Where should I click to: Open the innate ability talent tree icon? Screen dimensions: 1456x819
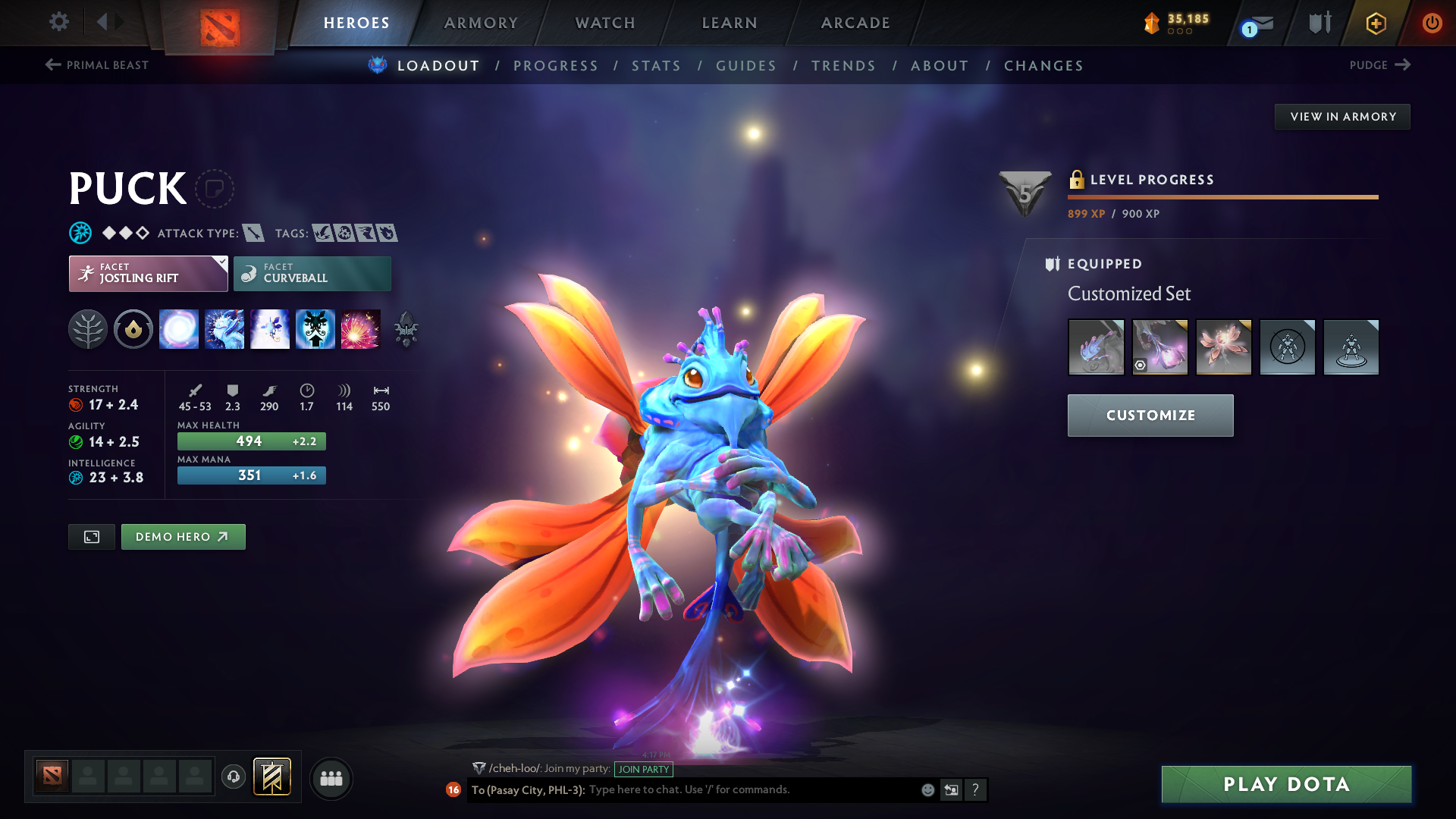[89, 328]
